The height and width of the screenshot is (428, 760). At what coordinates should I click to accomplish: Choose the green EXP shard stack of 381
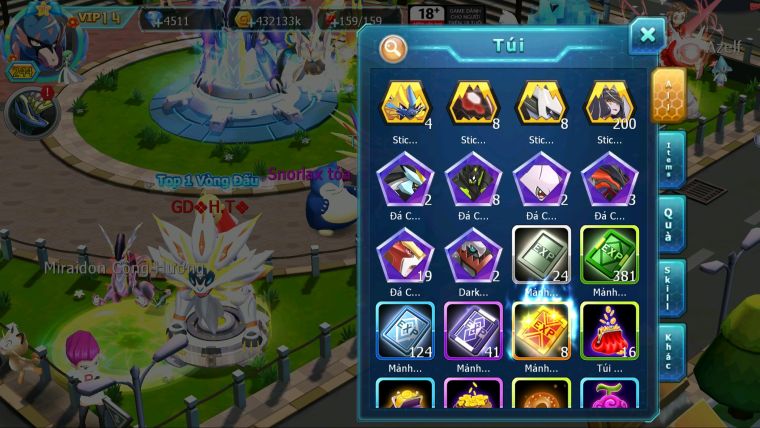609,254
